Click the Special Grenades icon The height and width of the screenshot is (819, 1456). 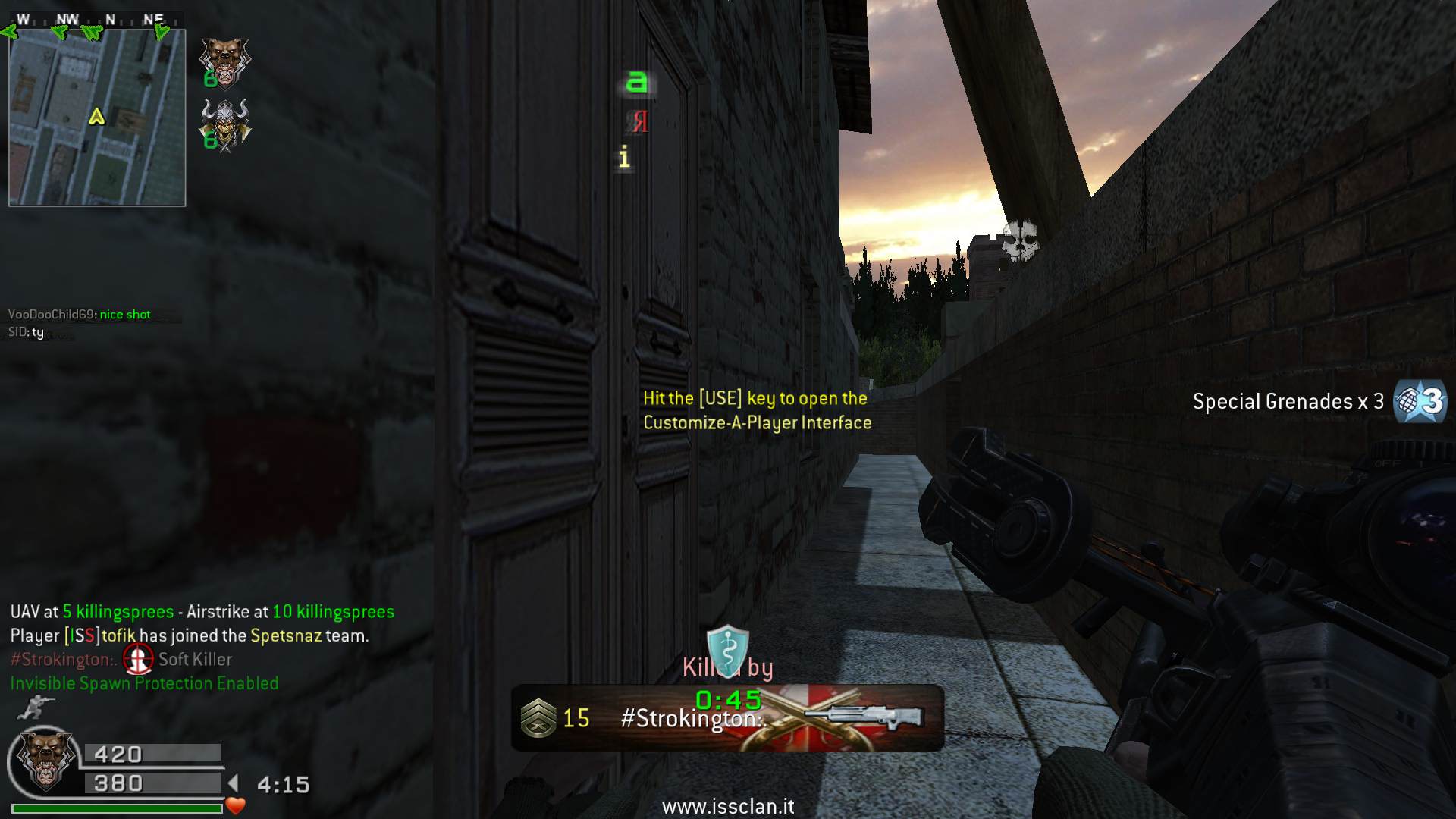pyautogui.click(x=1420, y=401)
